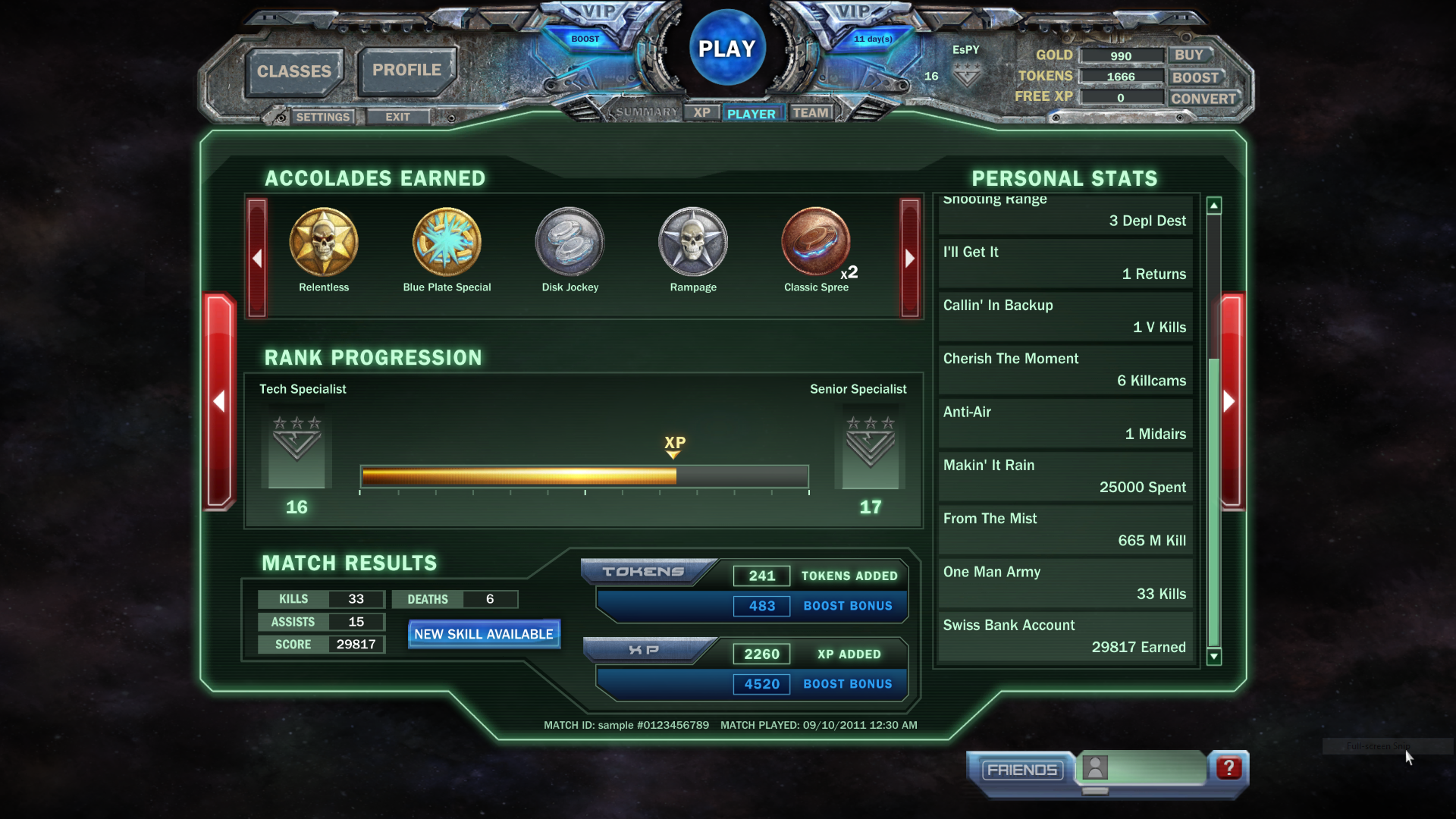Open the PROFILE screen
The image size is (1456, 819).
[406, 70]
